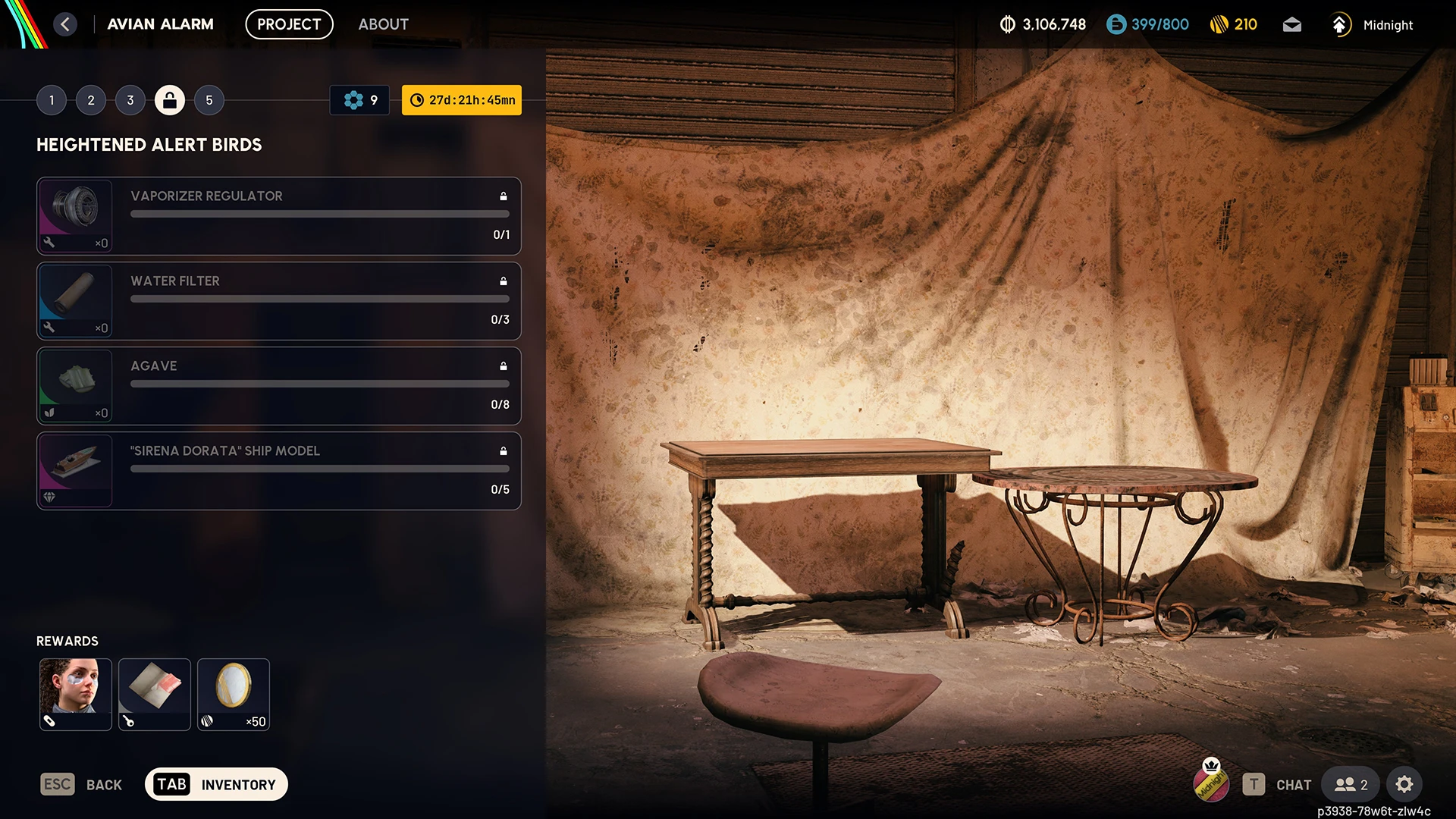Click the "Sirena Dorata" Ship Model icon

(75, 470)
